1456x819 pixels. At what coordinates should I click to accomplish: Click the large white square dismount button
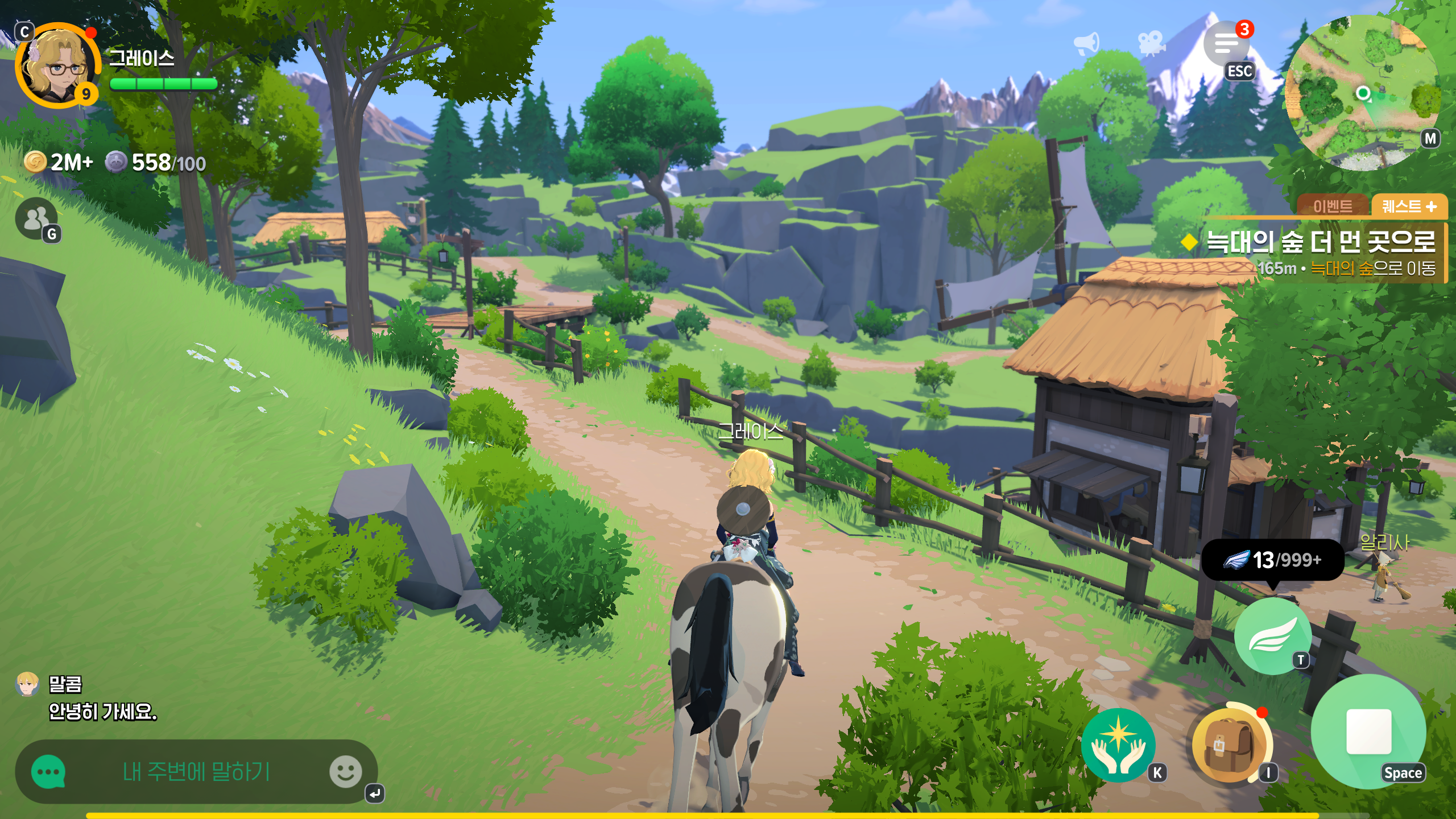coord(1368,732)
